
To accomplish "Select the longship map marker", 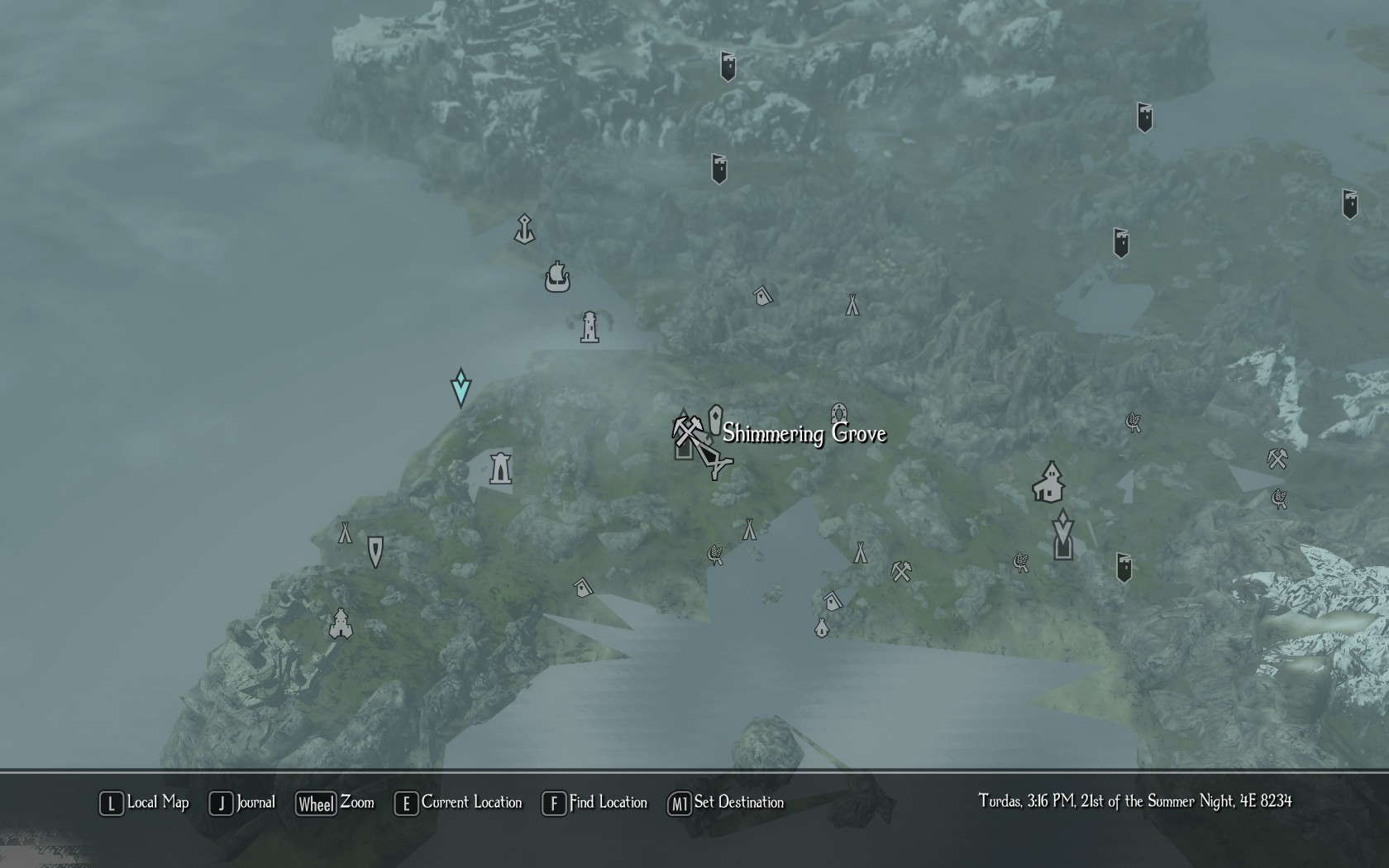I will 557,277.
